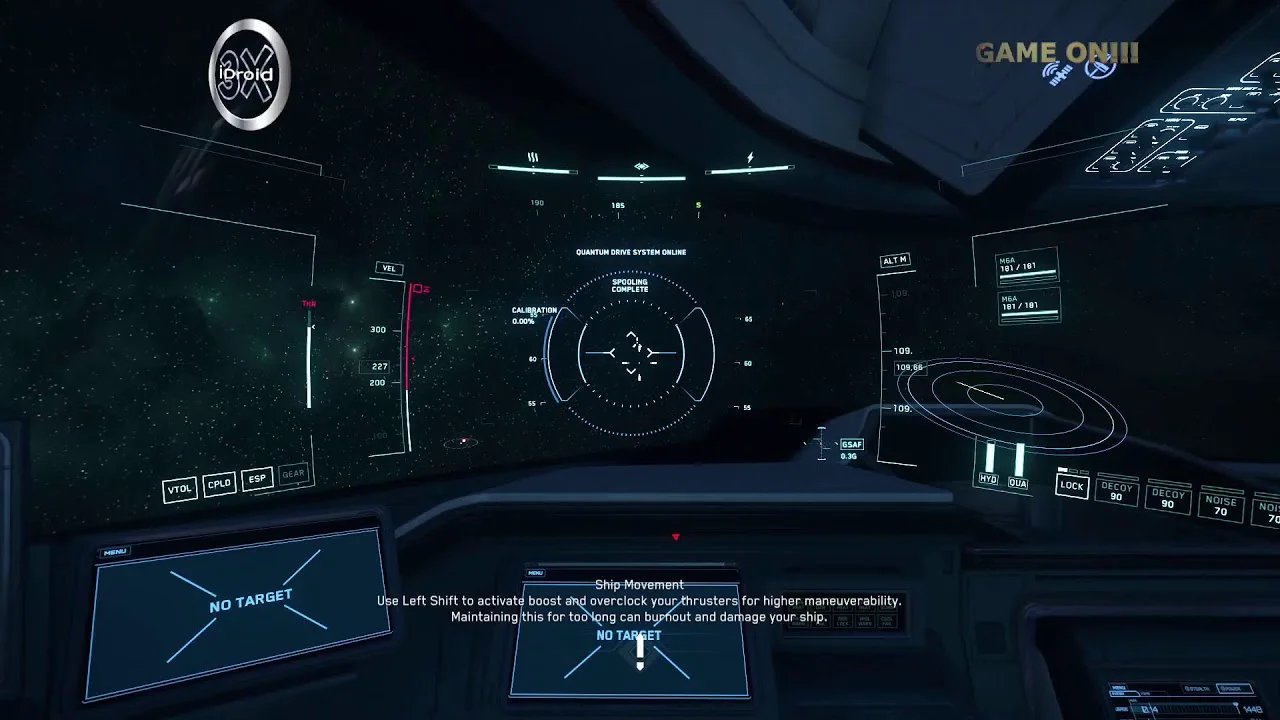
Task: Open MENU on the left target display
Action: [x=114, y=552]
